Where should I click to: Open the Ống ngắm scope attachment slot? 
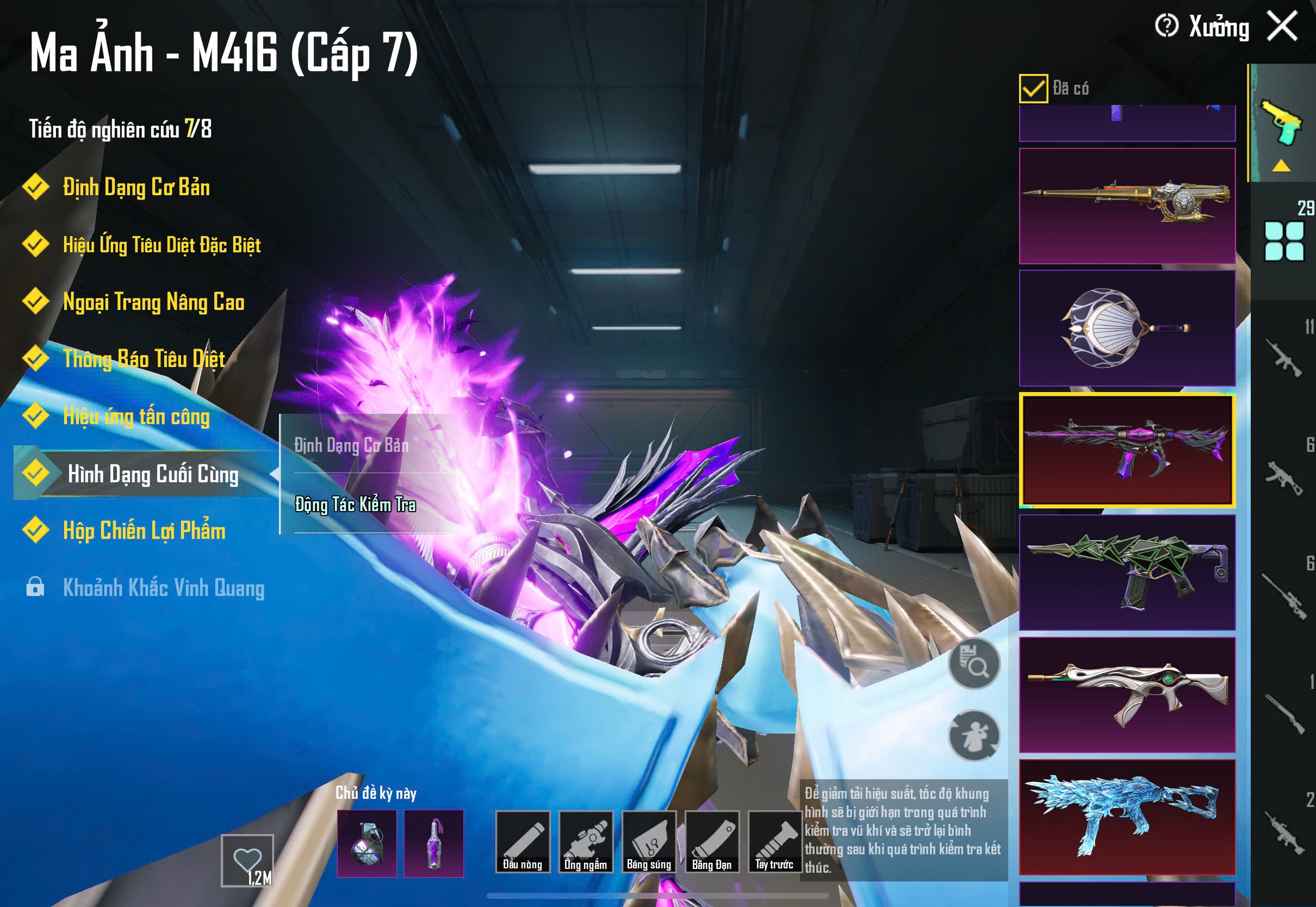click(x=586, y=842)
